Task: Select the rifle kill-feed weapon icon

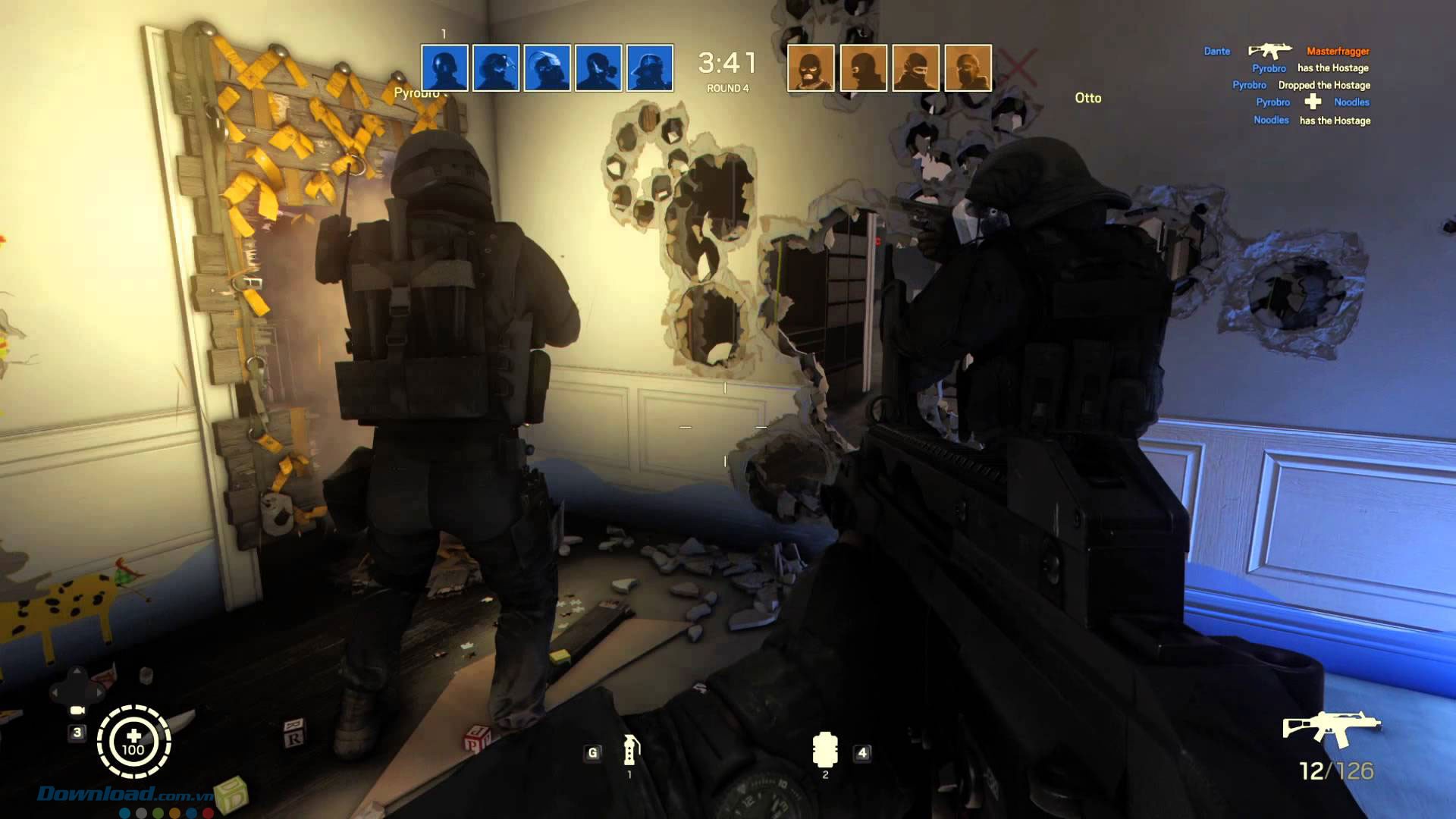Action: pos(1270,50)
